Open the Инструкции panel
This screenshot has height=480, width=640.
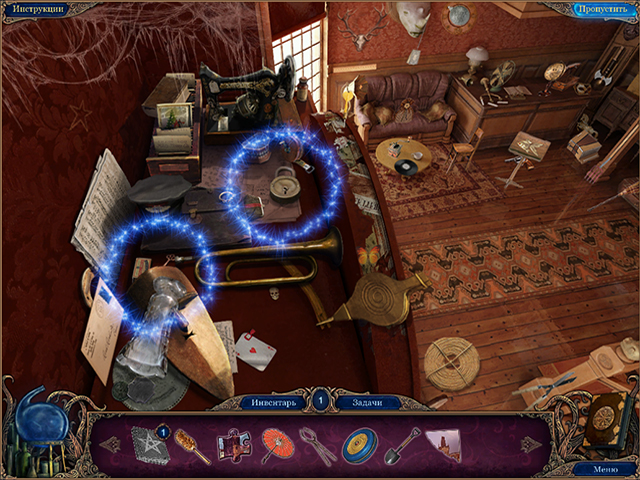[39, 9]
